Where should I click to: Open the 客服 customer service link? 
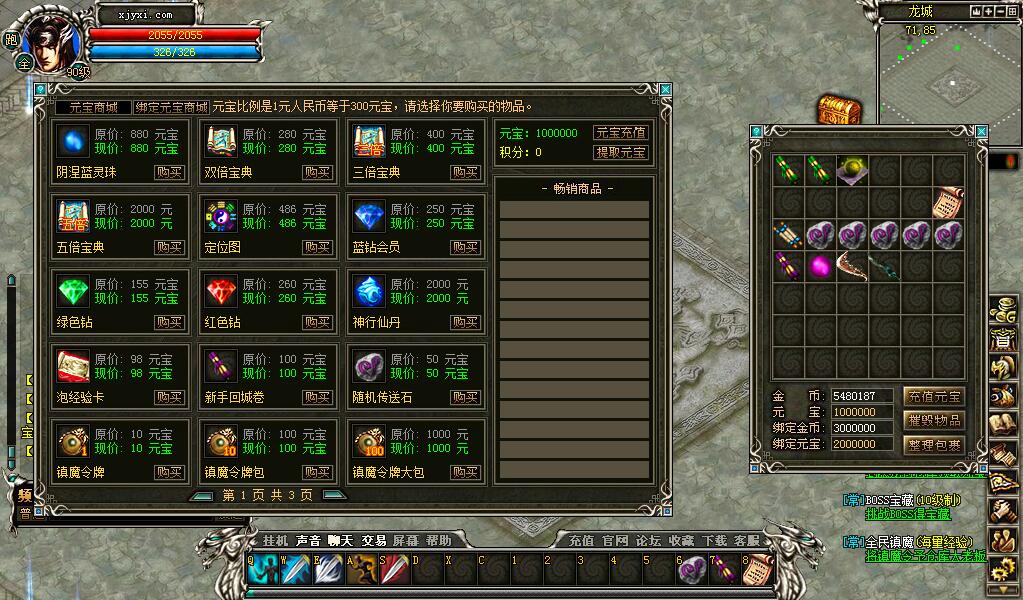pyautogui.click(x=746, y=540)
